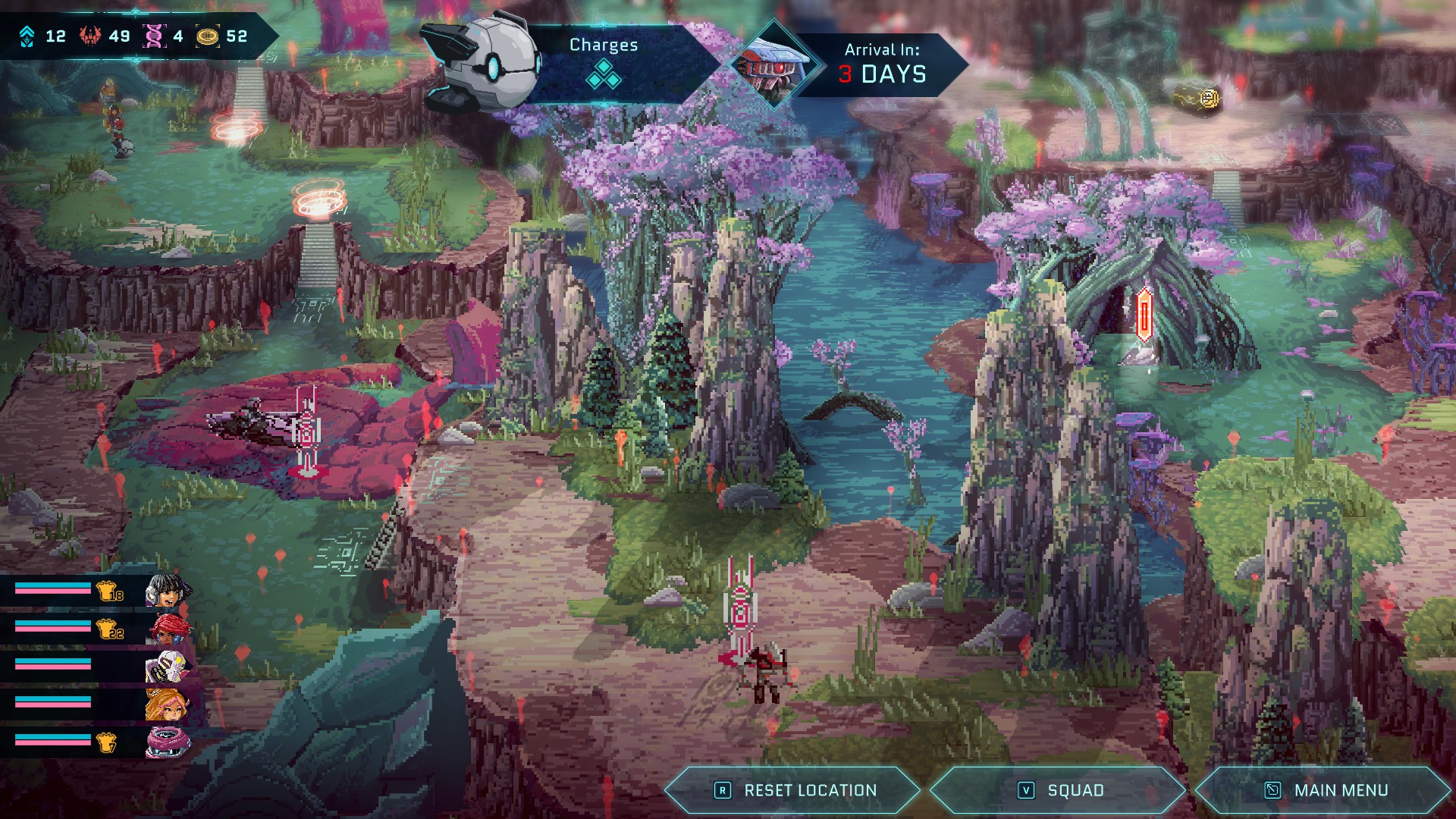Open the Squad screen
Viewport: 1456px width, 819px height.
pyautogui.click(x=1059, y=790)
